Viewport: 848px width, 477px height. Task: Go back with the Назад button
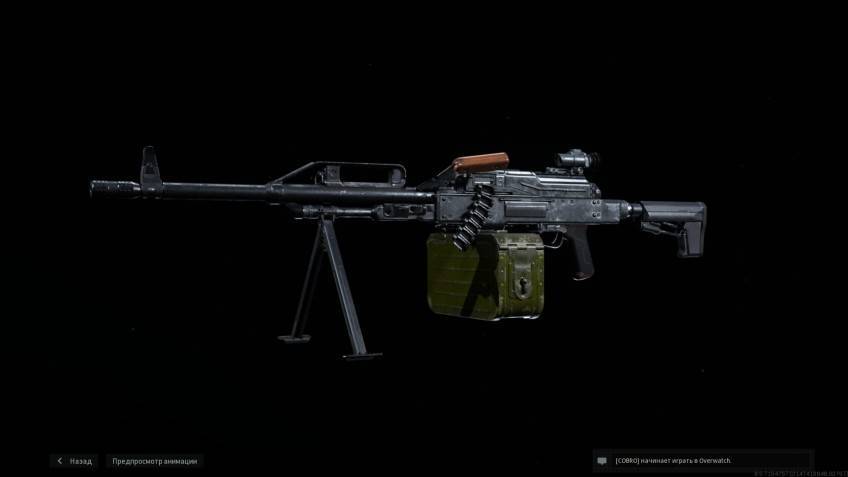pos(75,461)
